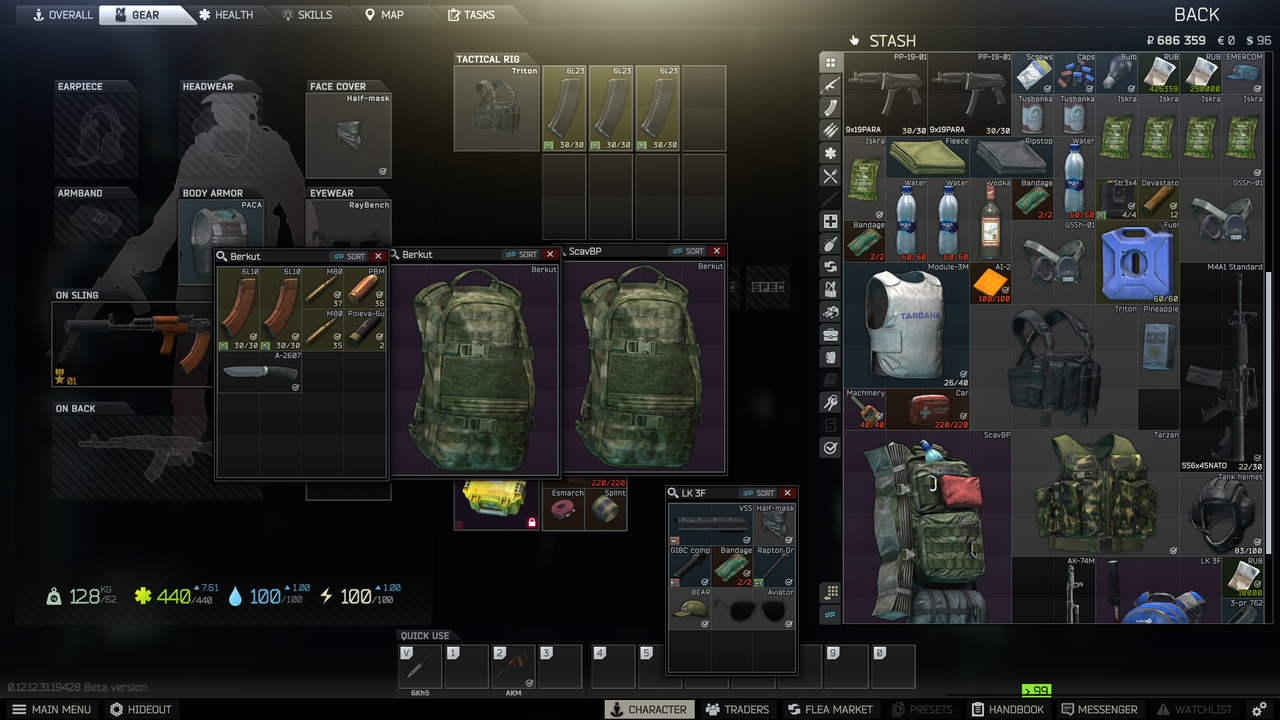Show the Tasks tab
1280x720 pixels.
(x=471, y=15)
